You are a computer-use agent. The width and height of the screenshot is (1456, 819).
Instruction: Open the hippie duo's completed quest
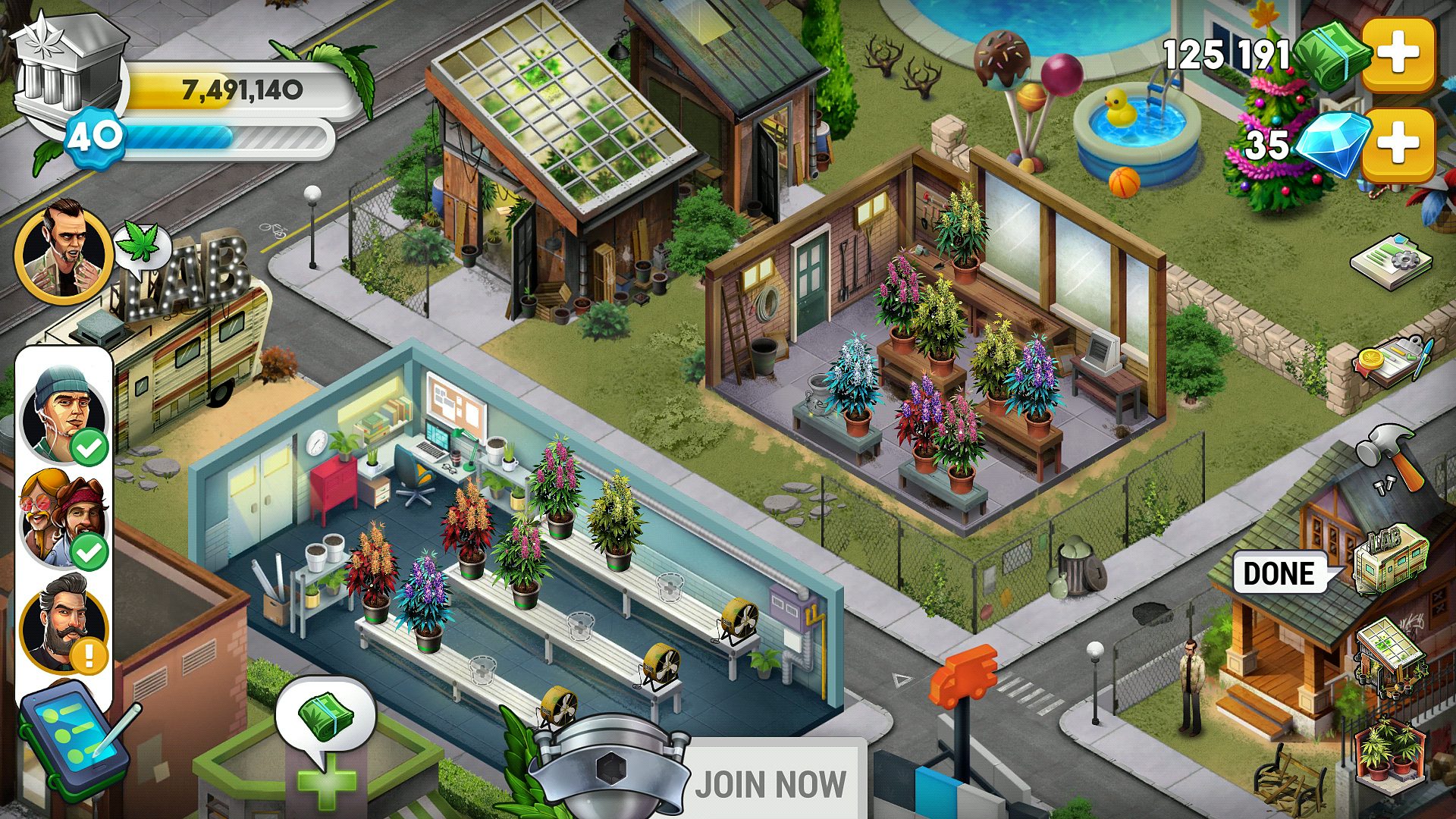point(64,519)
